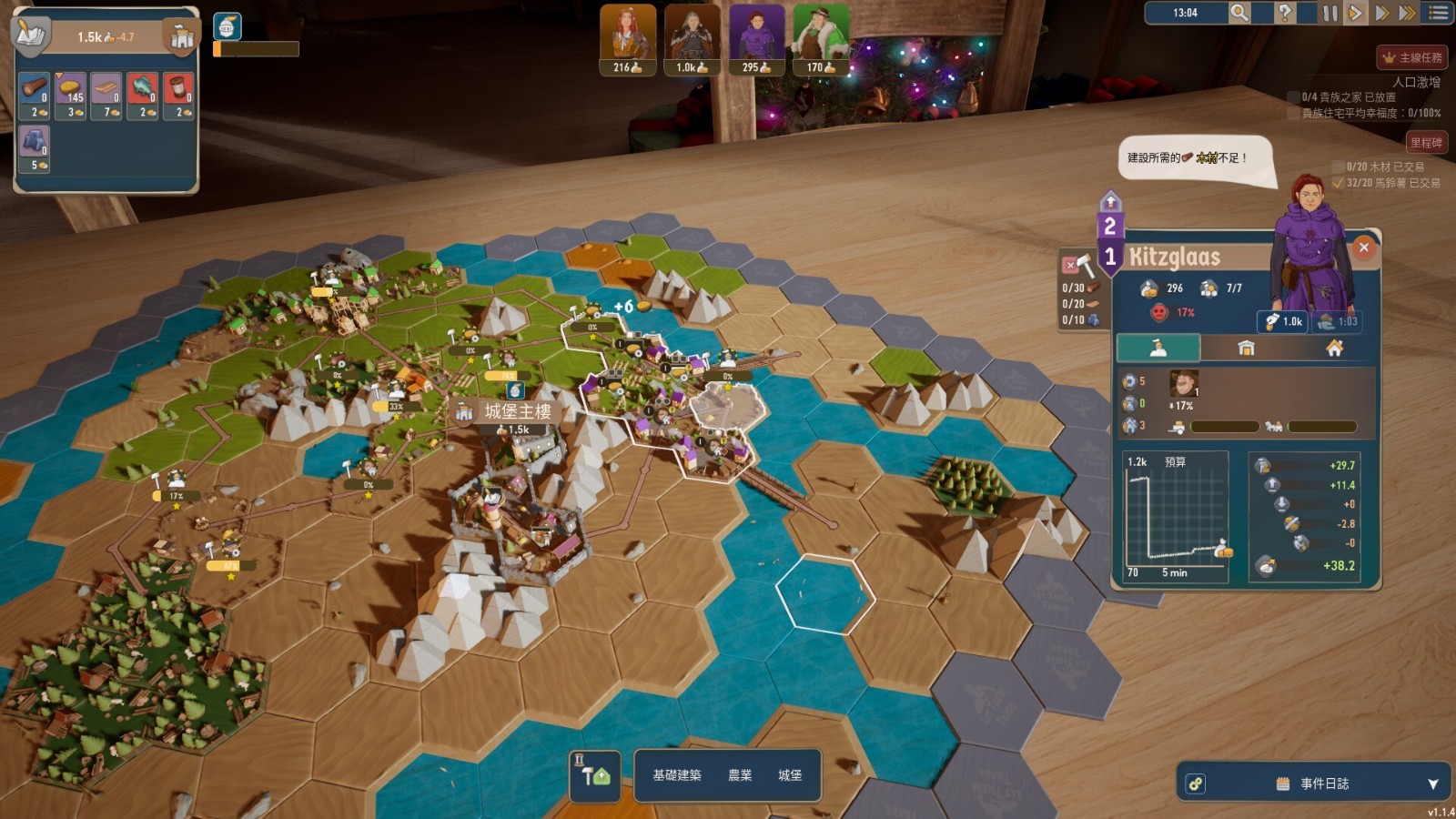Click the castle shield icon

coord(181,36)
